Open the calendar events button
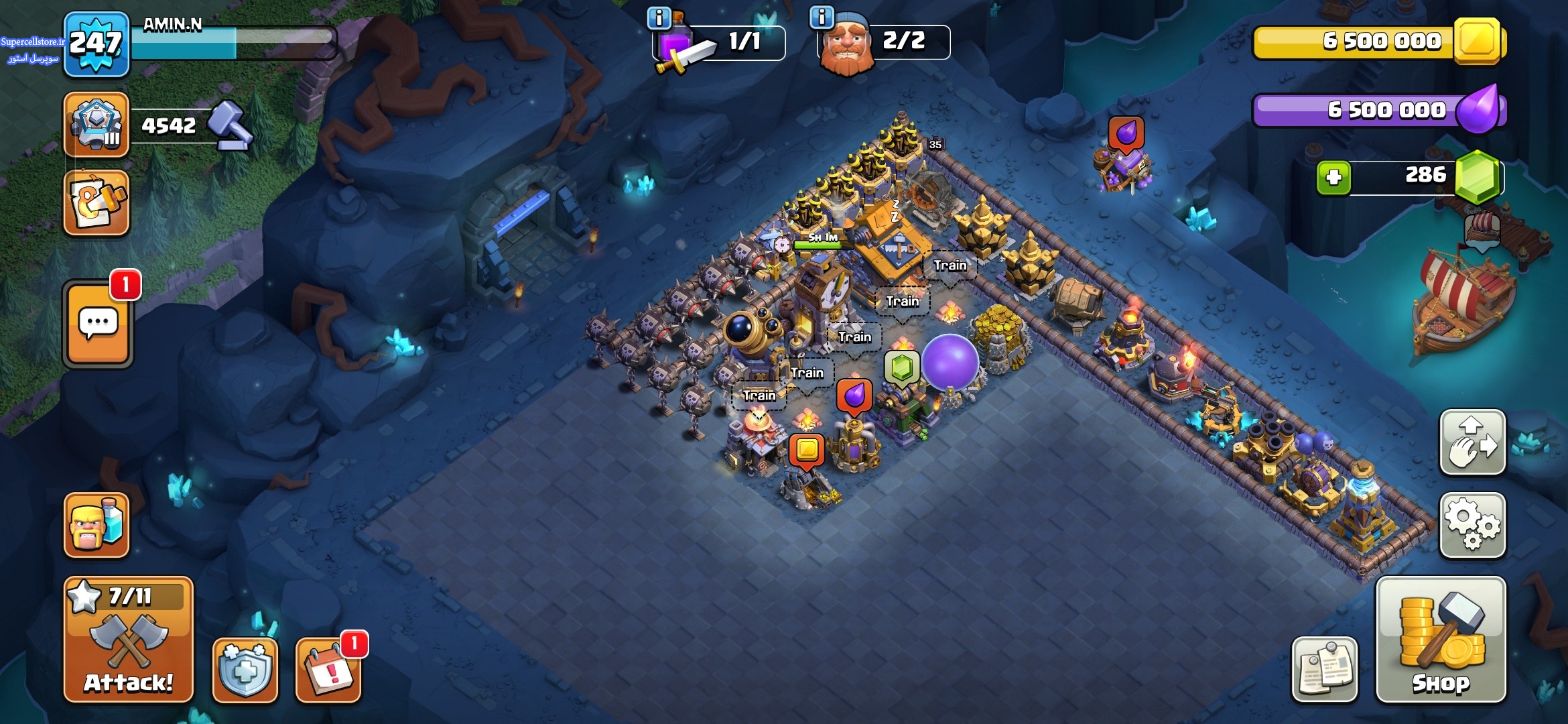 tap(328, 670)
